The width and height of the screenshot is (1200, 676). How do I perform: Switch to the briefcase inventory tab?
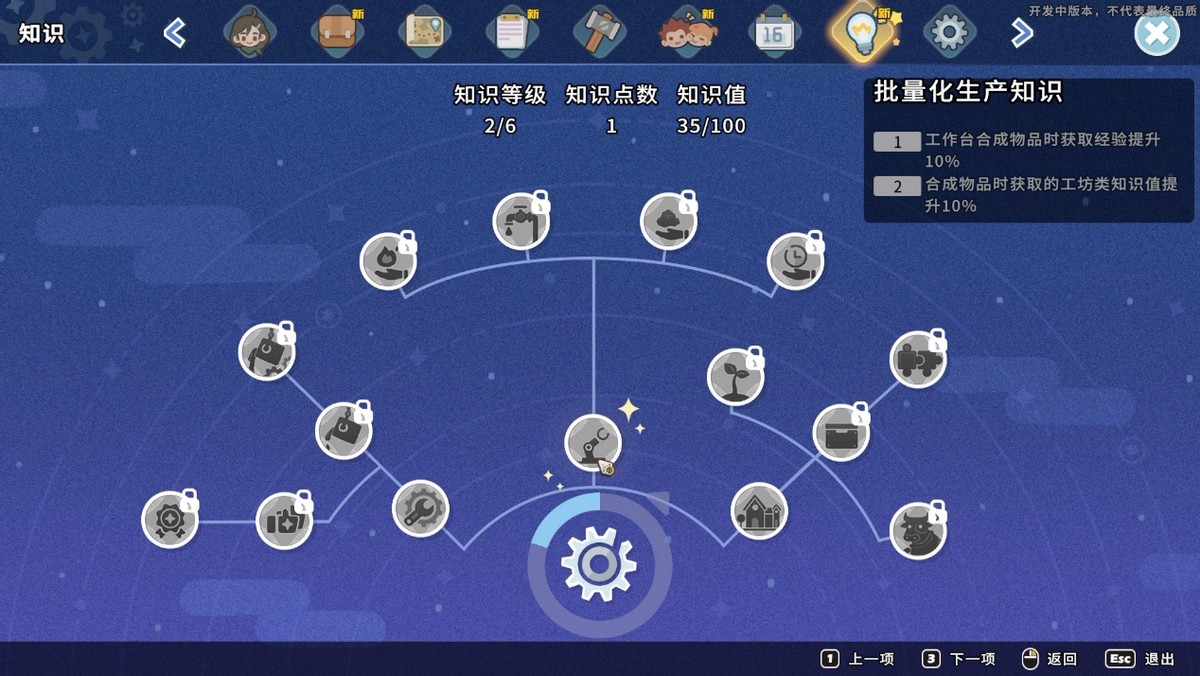[337, 33]
